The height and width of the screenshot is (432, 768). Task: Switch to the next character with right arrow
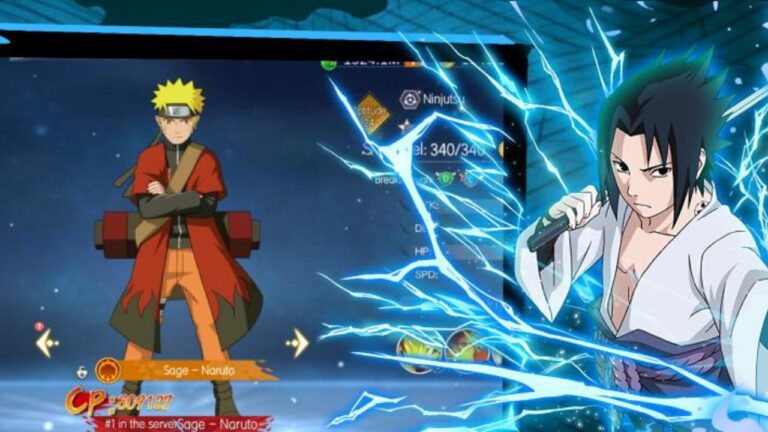[x=297, y=343]
